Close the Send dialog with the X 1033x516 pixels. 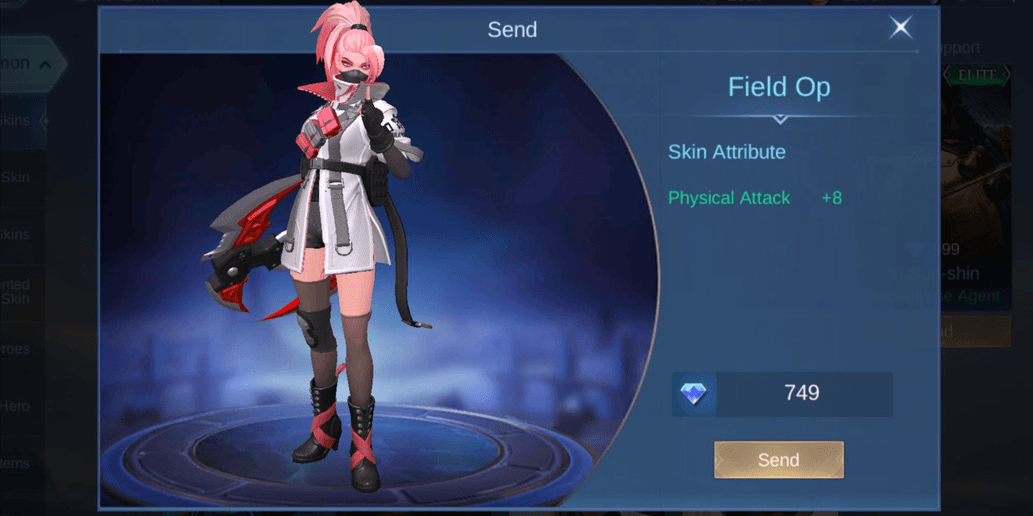point(900,28)
